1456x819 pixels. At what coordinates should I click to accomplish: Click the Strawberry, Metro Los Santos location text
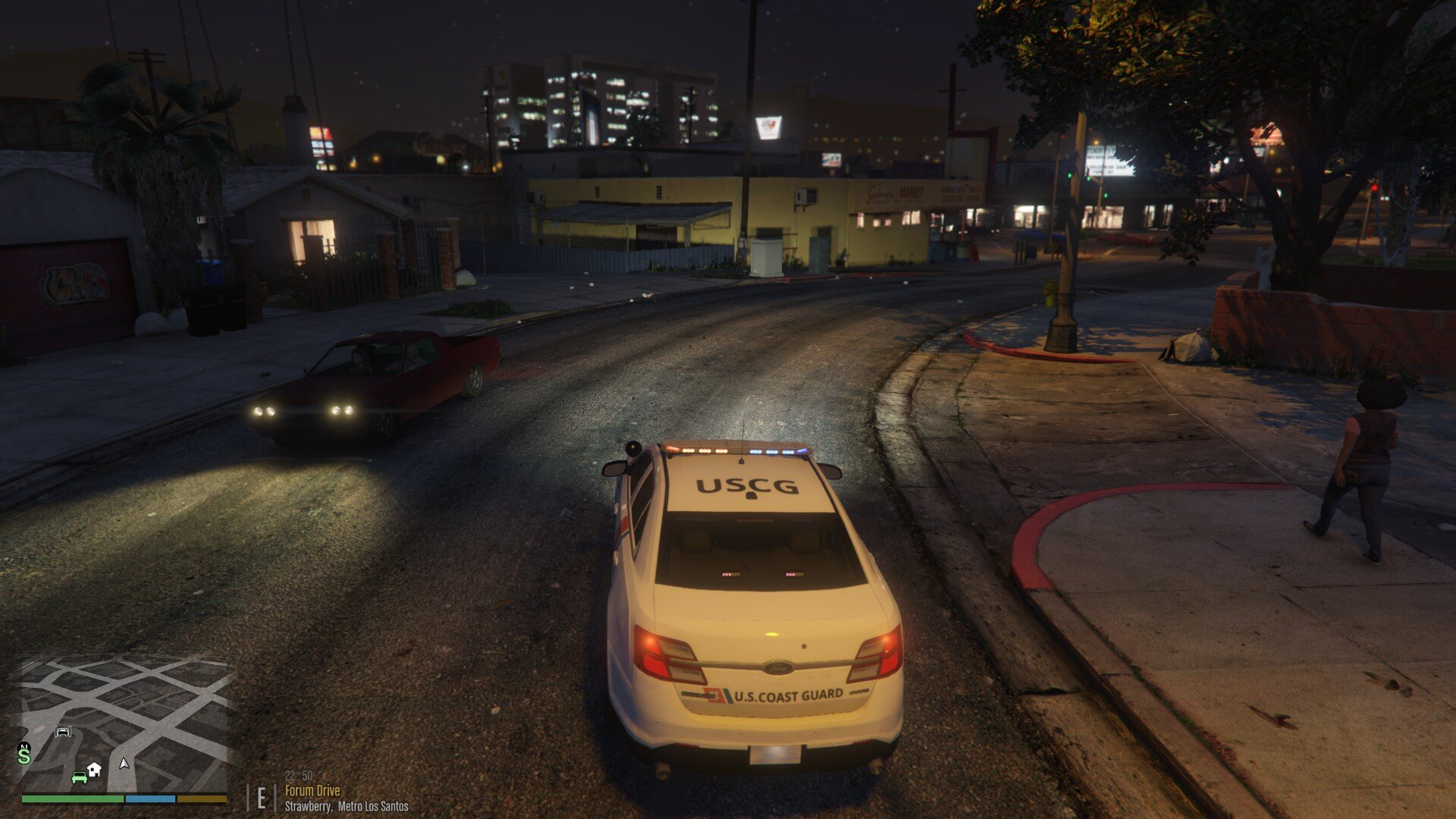pos(346,808)
